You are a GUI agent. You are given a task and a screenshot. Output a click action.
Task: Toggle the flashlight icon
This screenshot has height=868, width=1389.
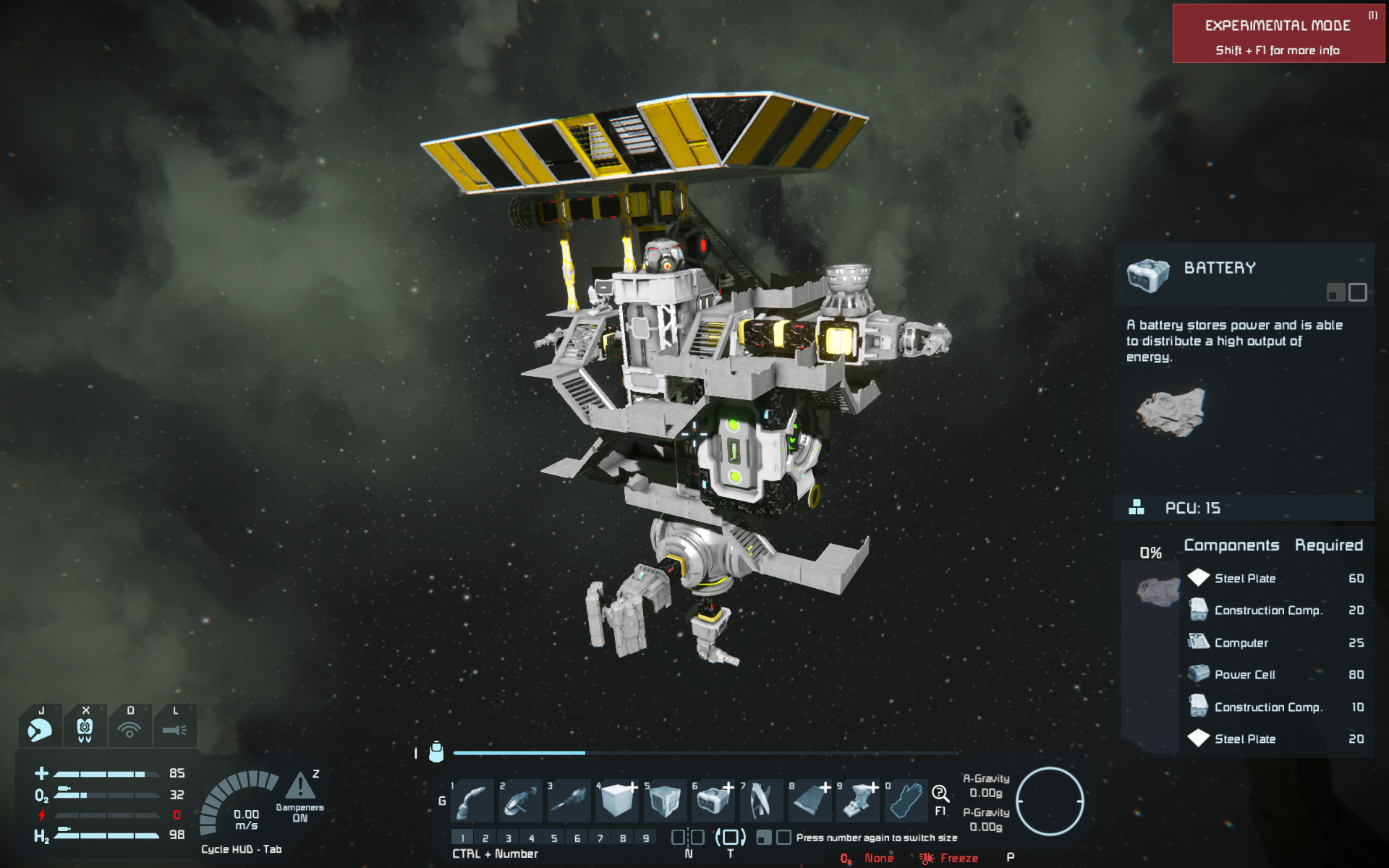(x=175, y=729)
